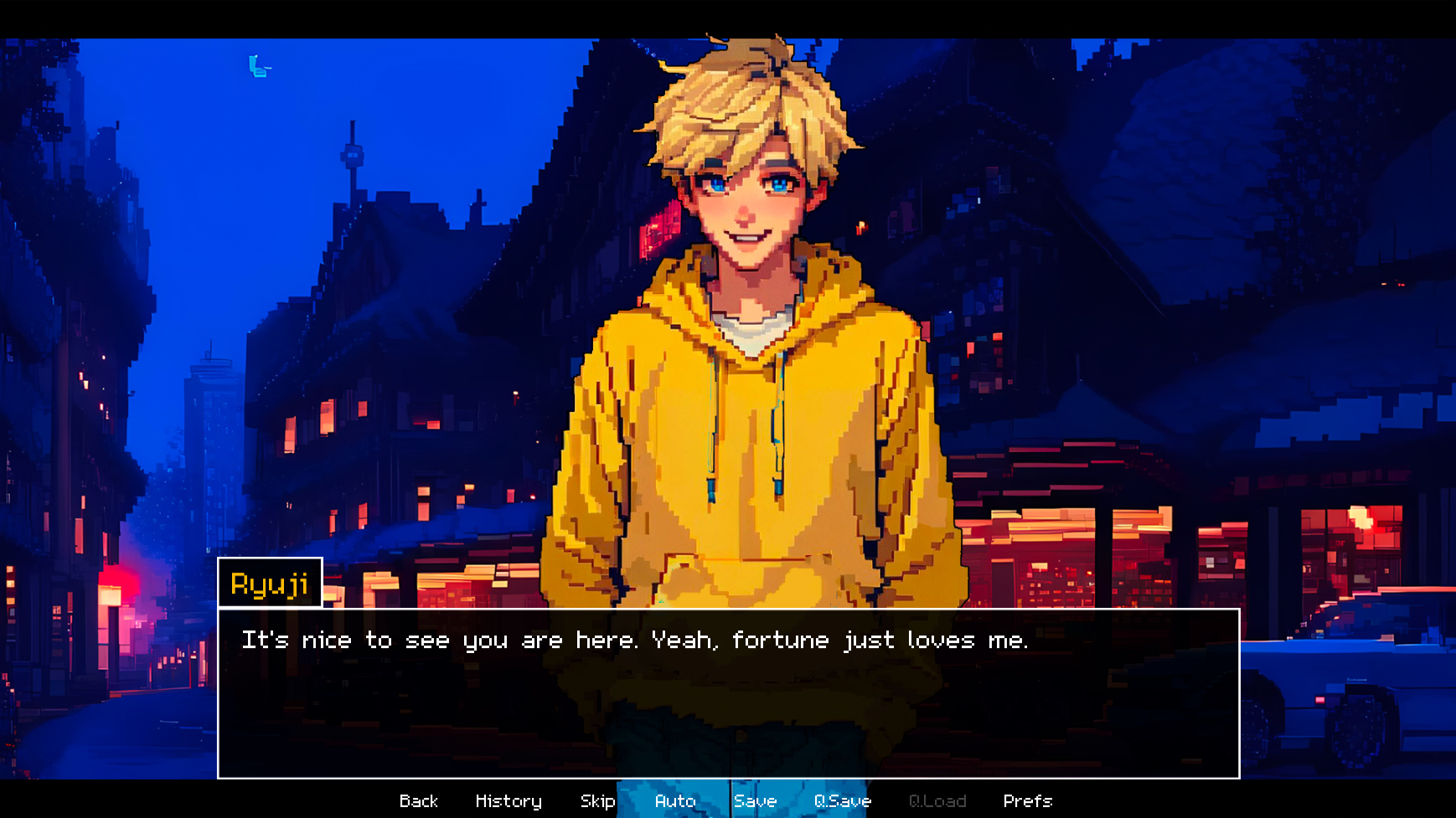The height and width of the screenshot is (818, 1456).
Task: Quick save with Q.Save
Action: coord(842,801)
